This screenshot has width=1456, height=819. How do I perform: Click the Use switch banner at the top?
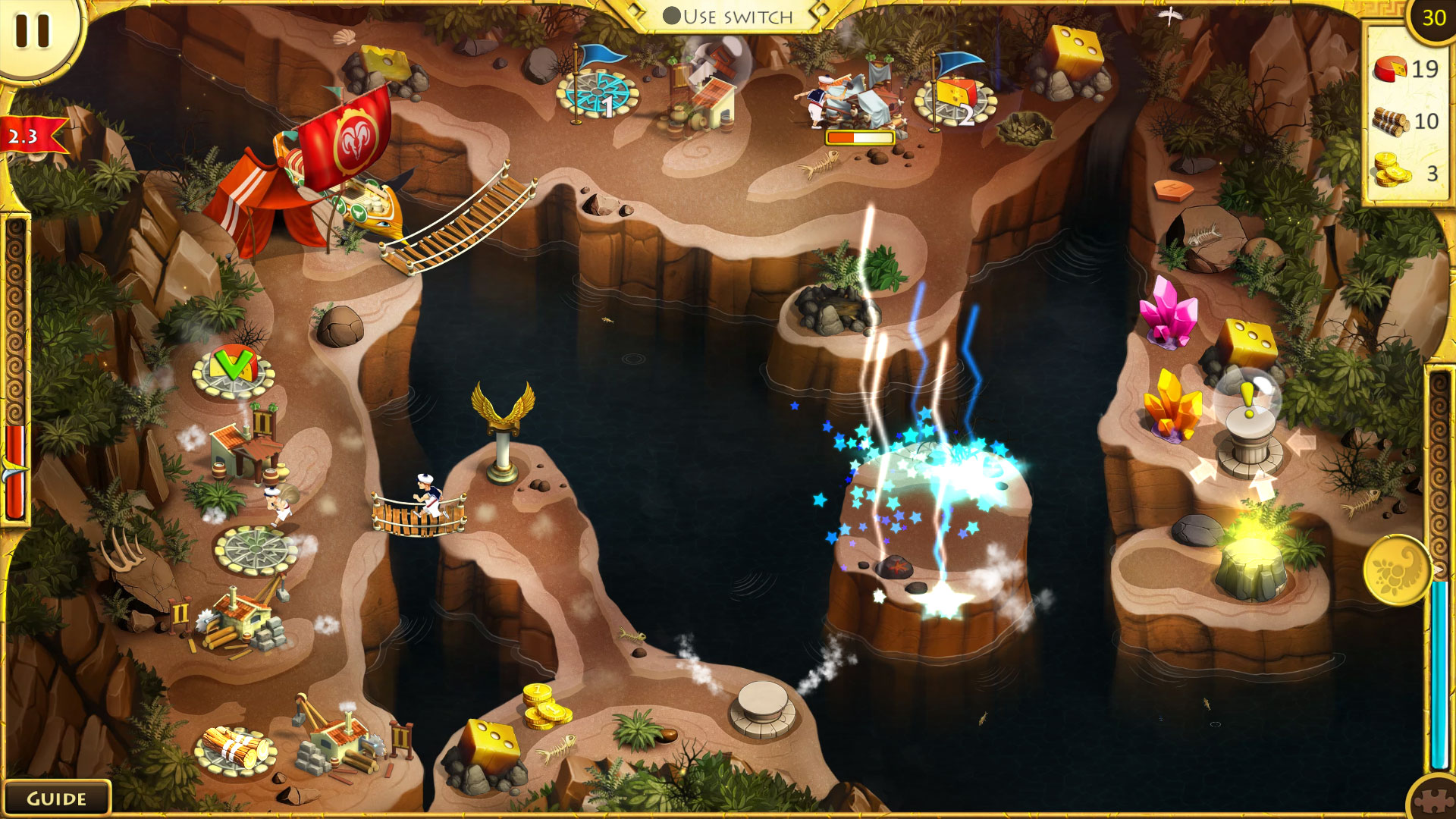click(728, 15)
